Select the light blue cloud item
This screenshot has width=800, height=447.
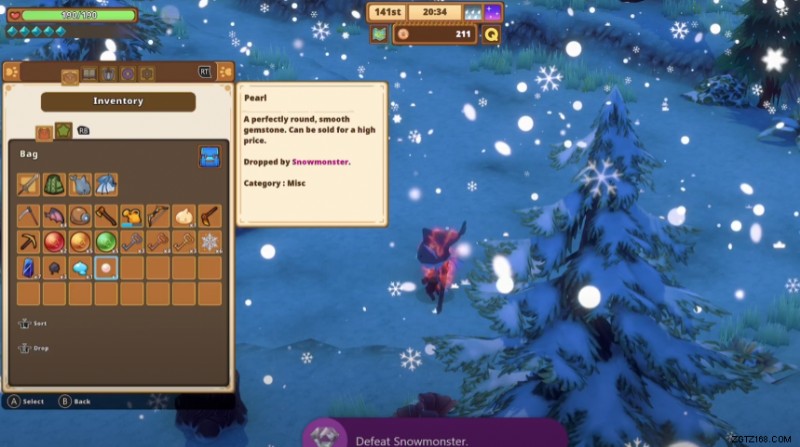[x=80, y=268]
